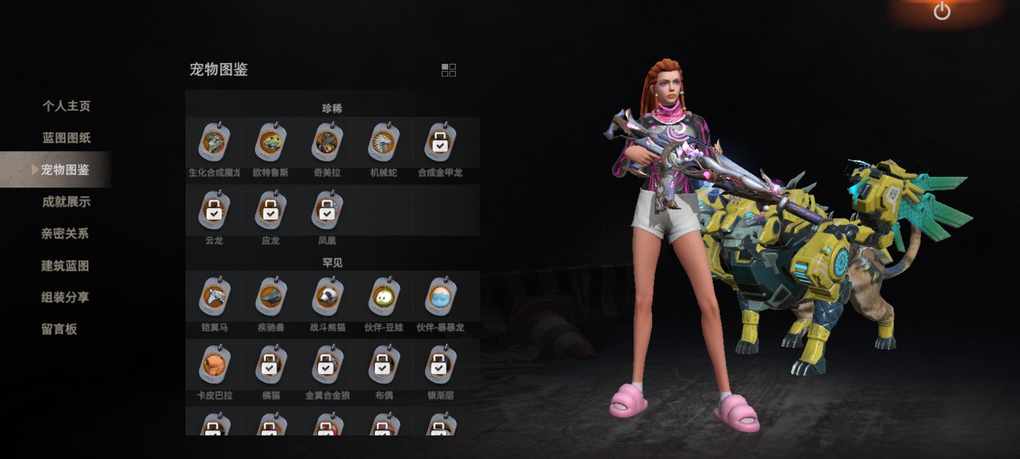The width and height of the screenshot is (1020, 459).
Task: Pick the 机械蛇 pet tag
Action: 383,144
